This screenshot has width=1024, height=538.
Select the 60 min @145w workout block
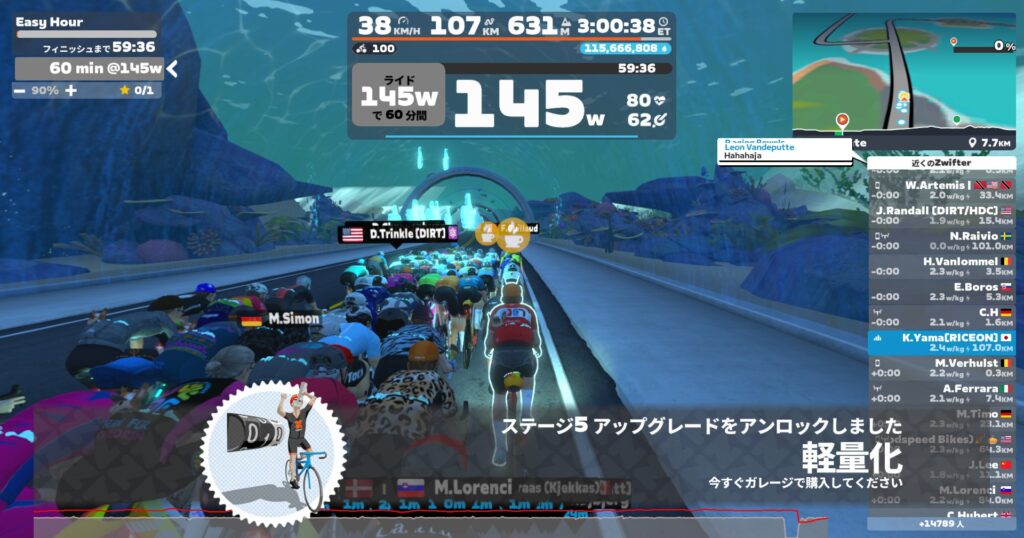90,68
